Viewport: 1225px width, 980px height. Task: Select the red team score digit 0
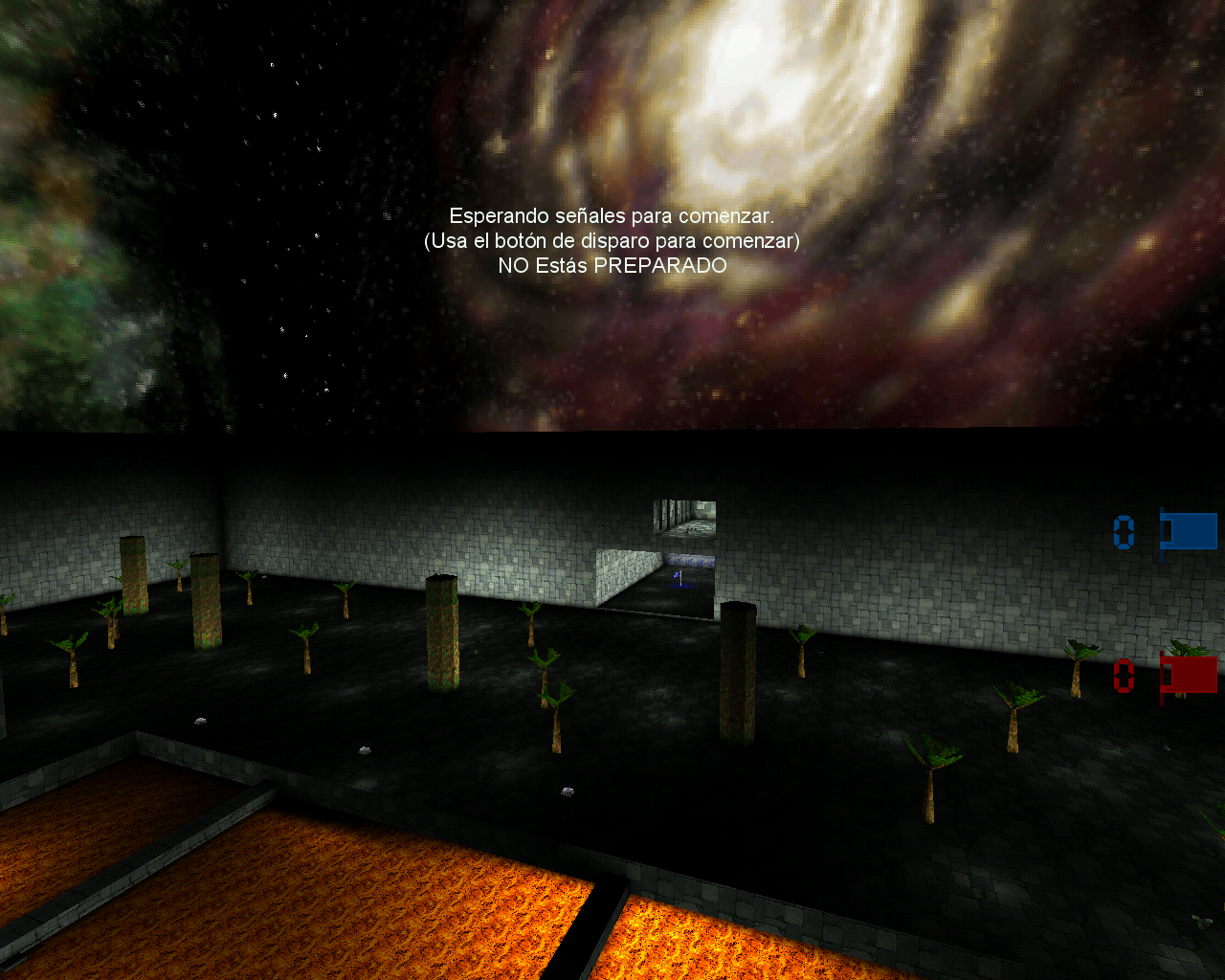[x=1125, y=677]
